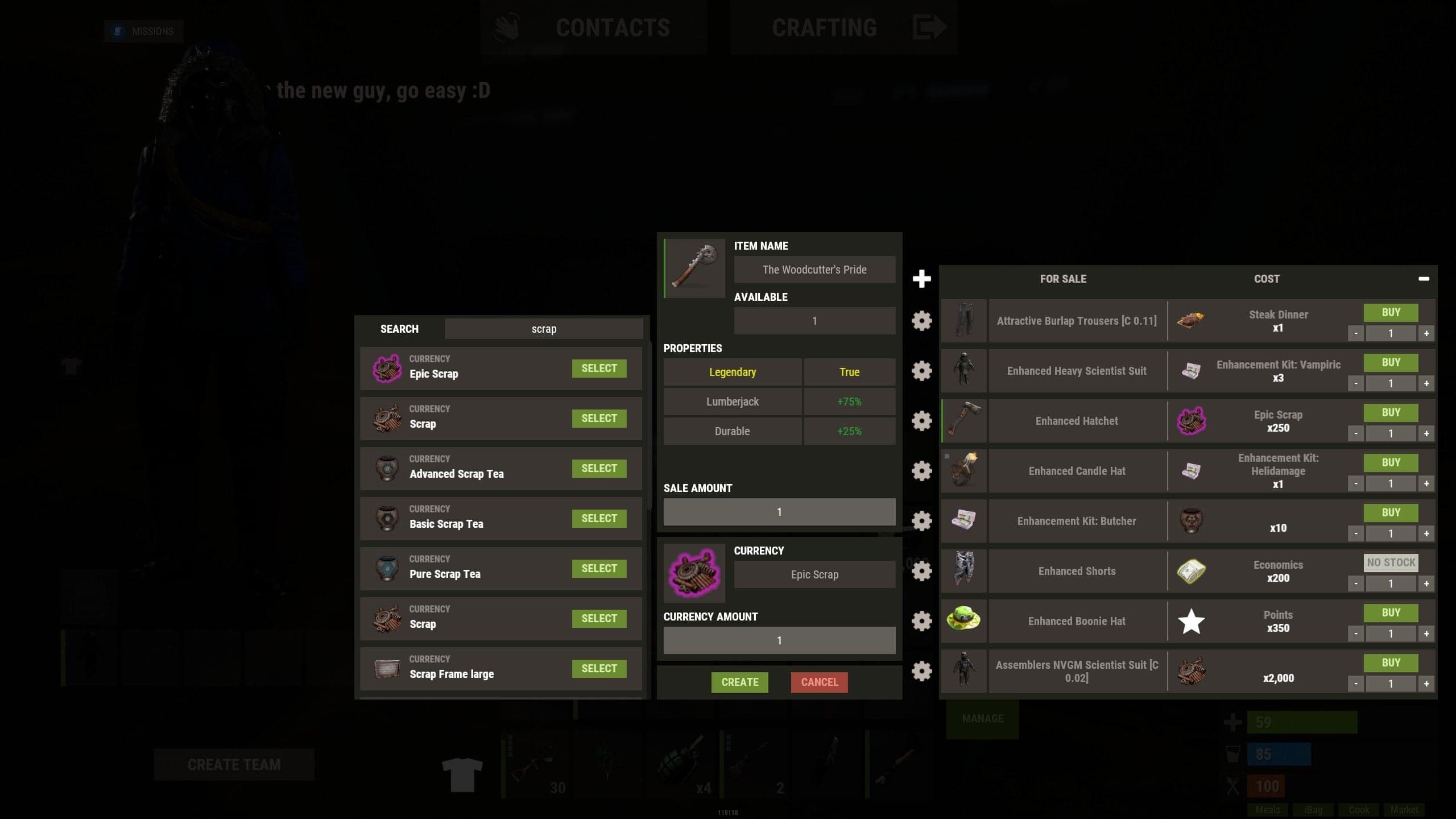Toggle the Legendary property off
Image resolution: width=1456 pixels, height=819 pixels.
click(732, 372)
